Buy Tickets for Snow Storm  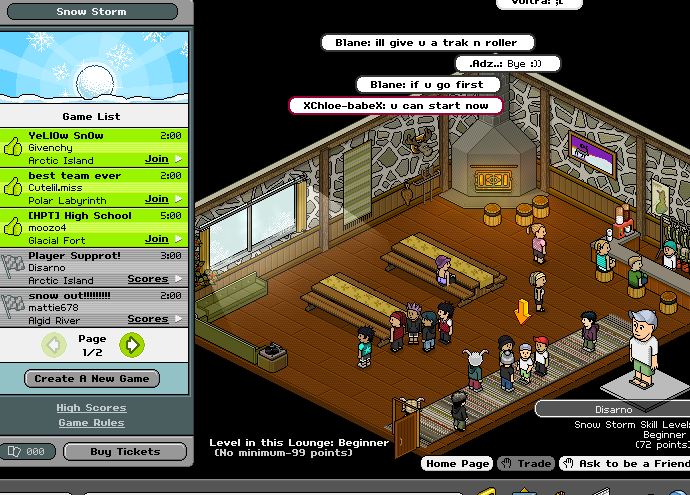[125, 452]
